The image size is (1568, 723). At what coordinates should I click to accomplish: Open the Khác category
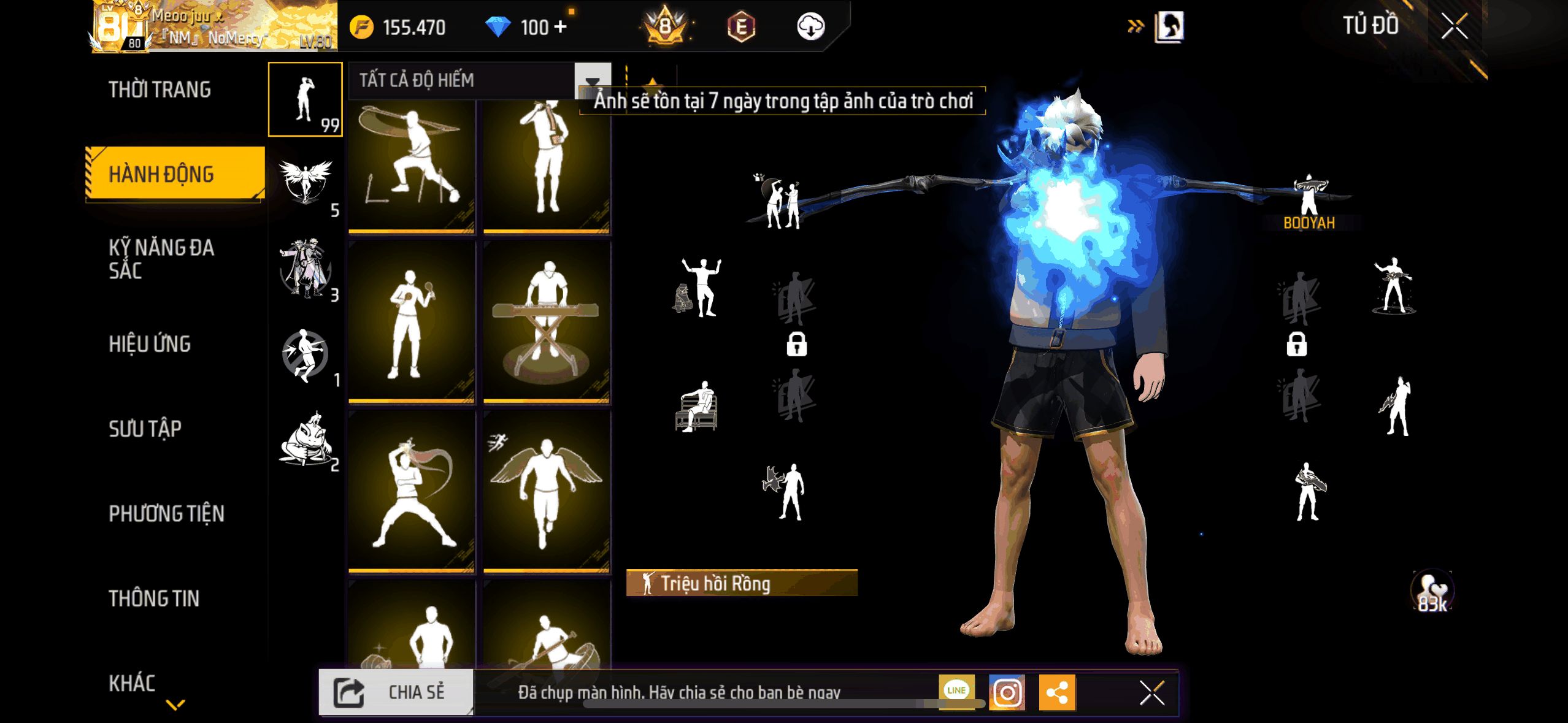(133, 683)
